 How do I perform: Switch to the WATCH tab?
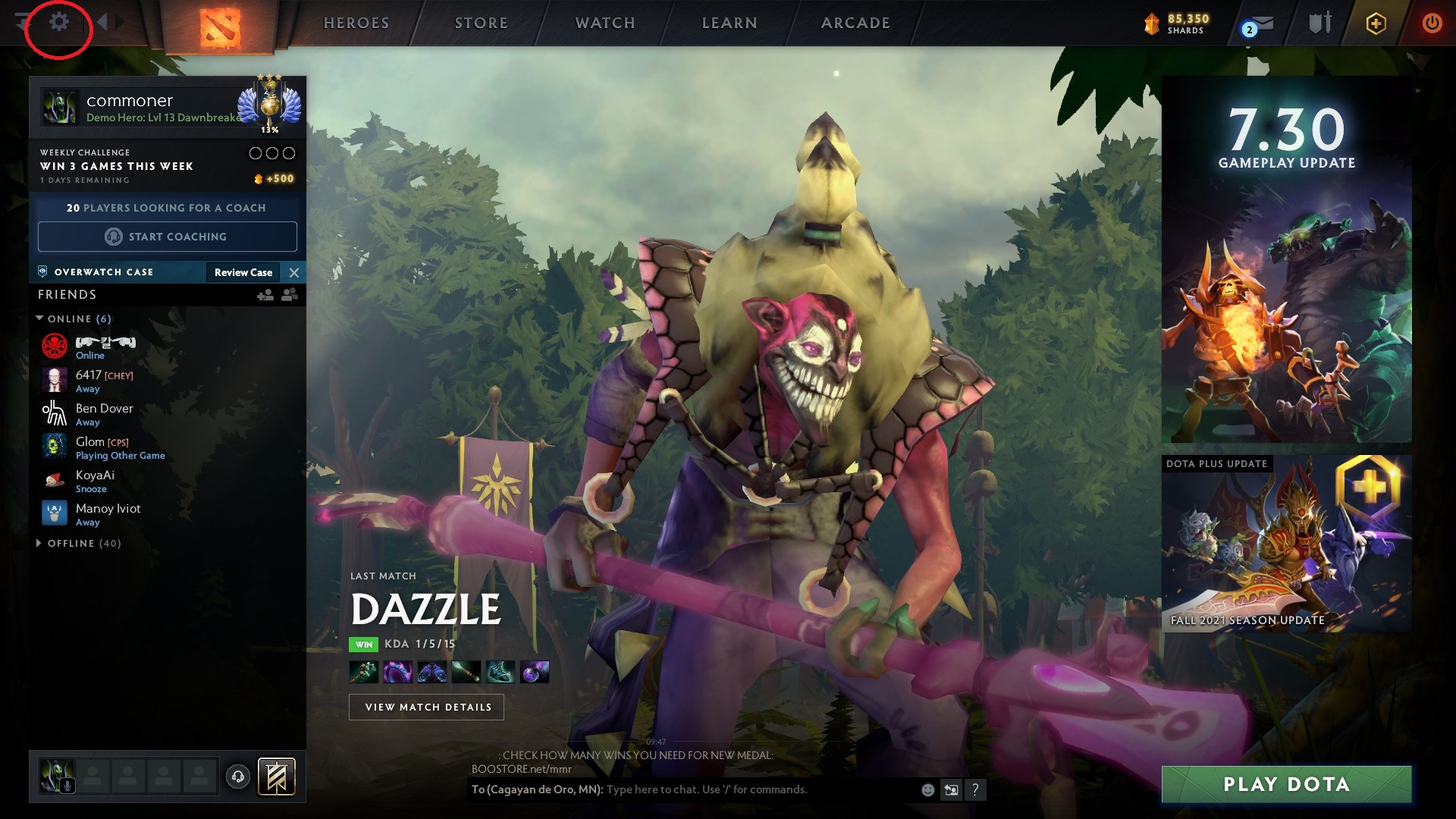click(x=605, y=23)
